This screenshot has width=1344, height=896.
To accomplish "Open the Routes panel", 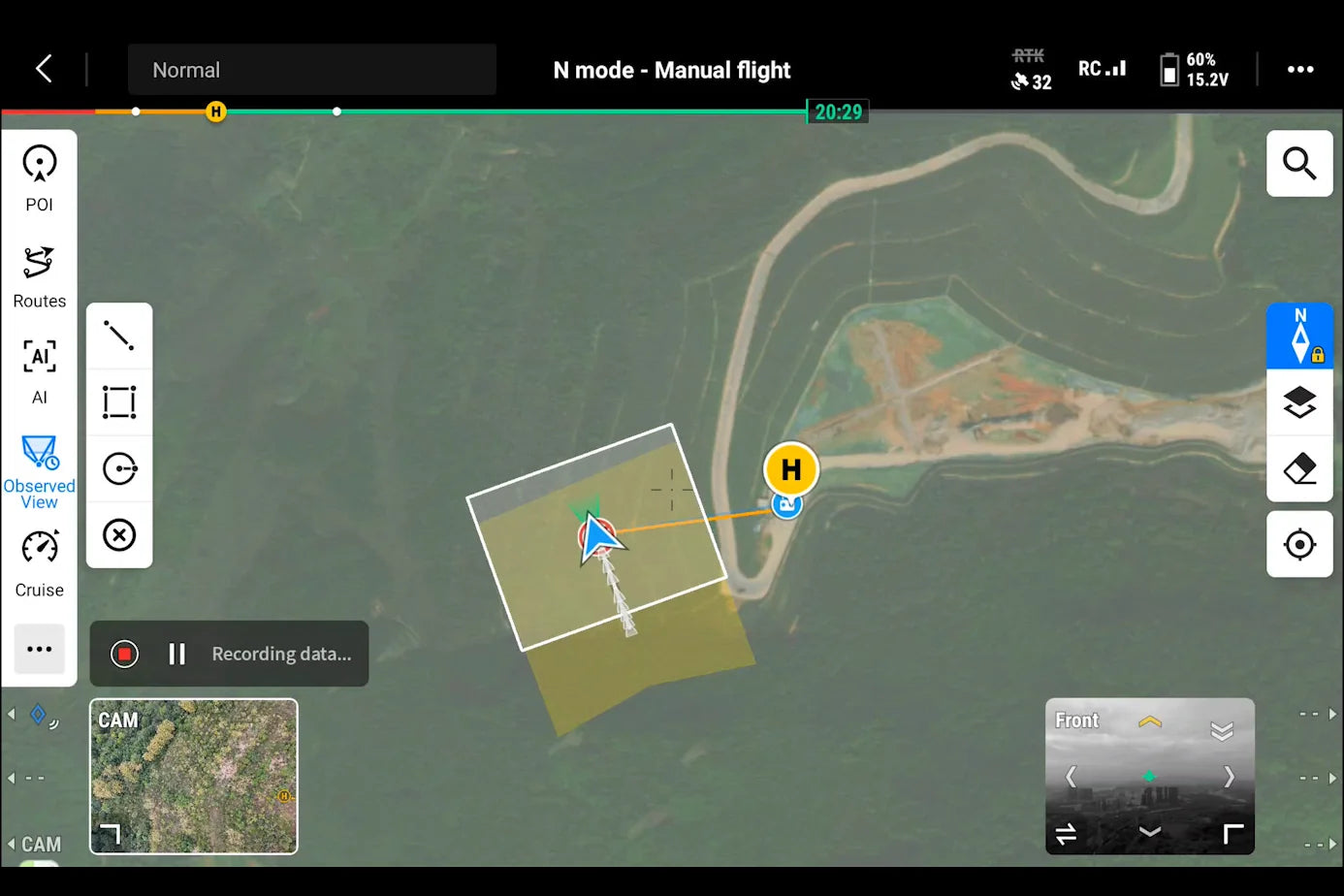I will coord(39,274).
